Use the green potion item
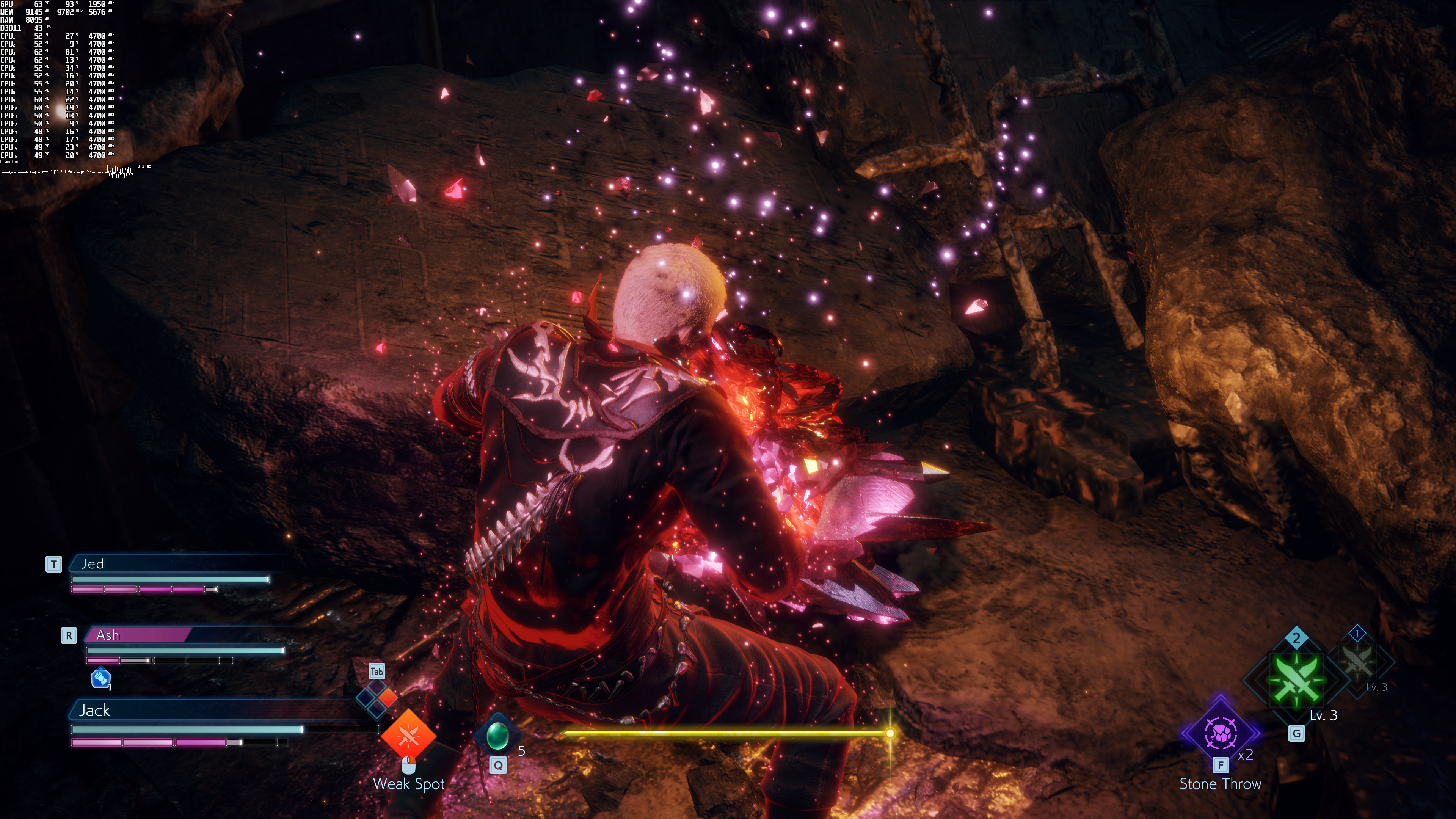 point(498,736)
